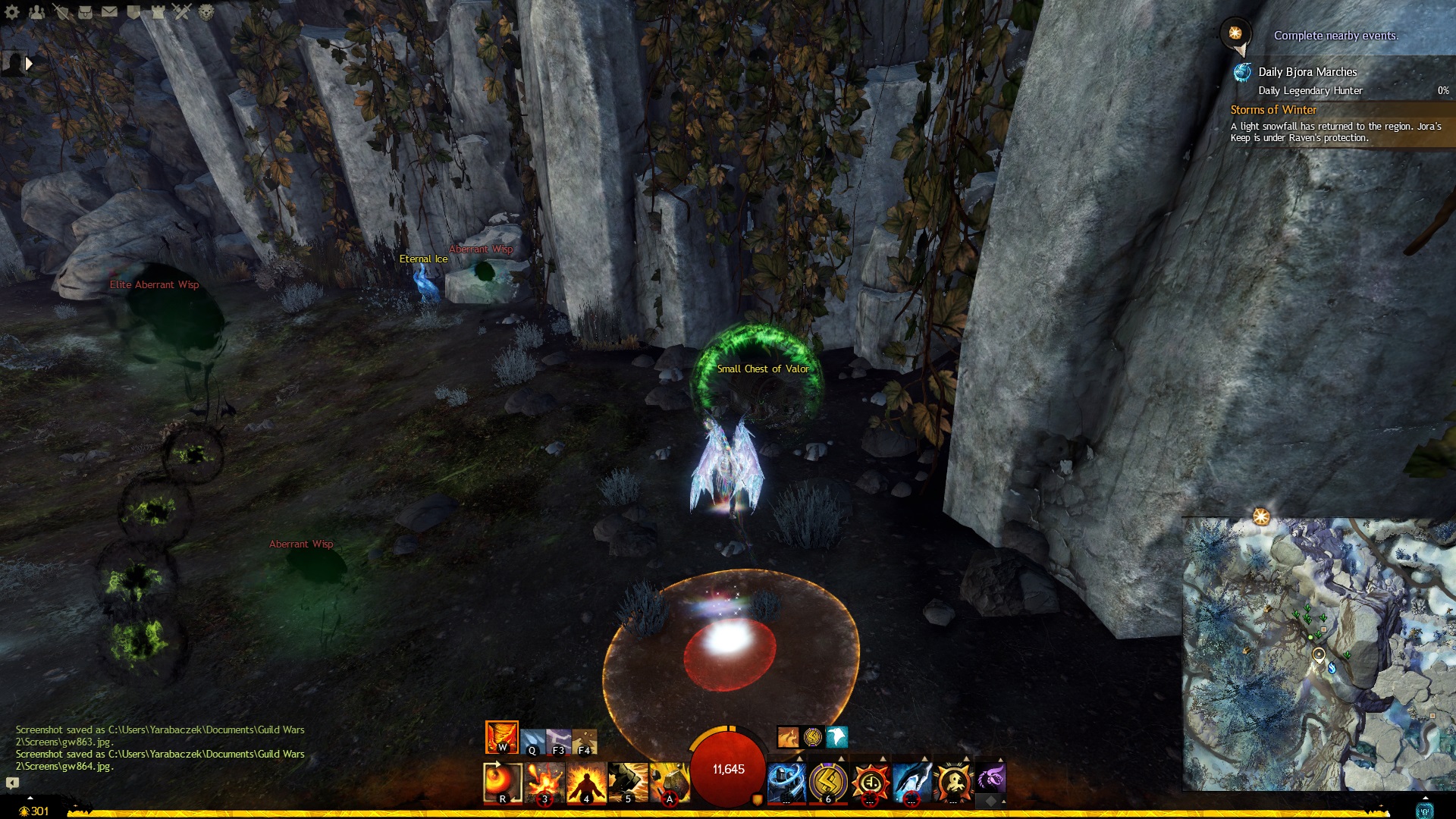Open the inventory bag icon
1456x819 pixels.
click(85, 11)
